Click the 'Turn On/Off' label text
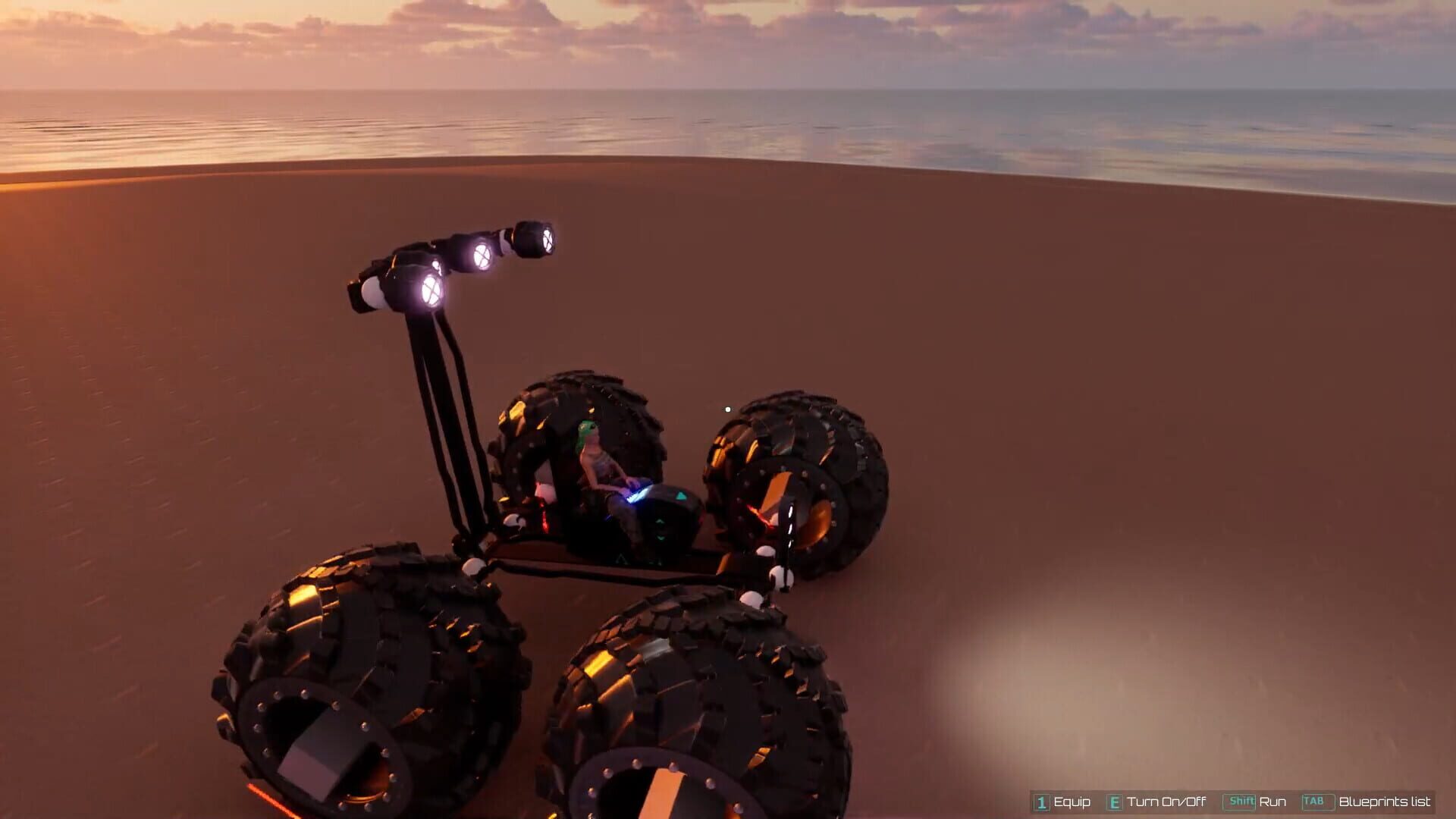Screen dimensions: 1456x819 (x=1166, y=802)
